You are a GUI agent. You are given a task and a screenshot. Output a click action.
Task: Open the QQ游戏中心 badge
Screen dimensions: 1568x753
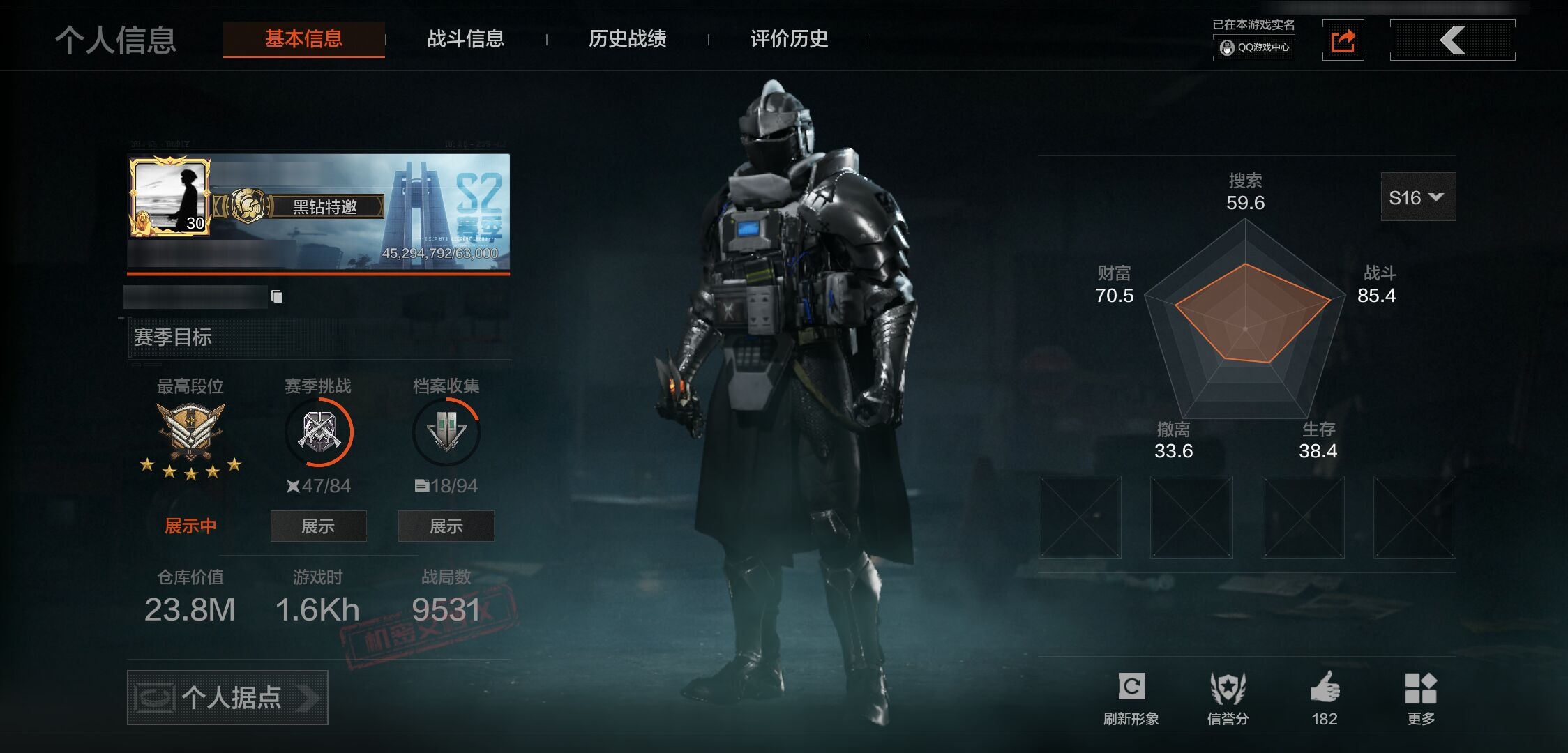pos(1254,47)
